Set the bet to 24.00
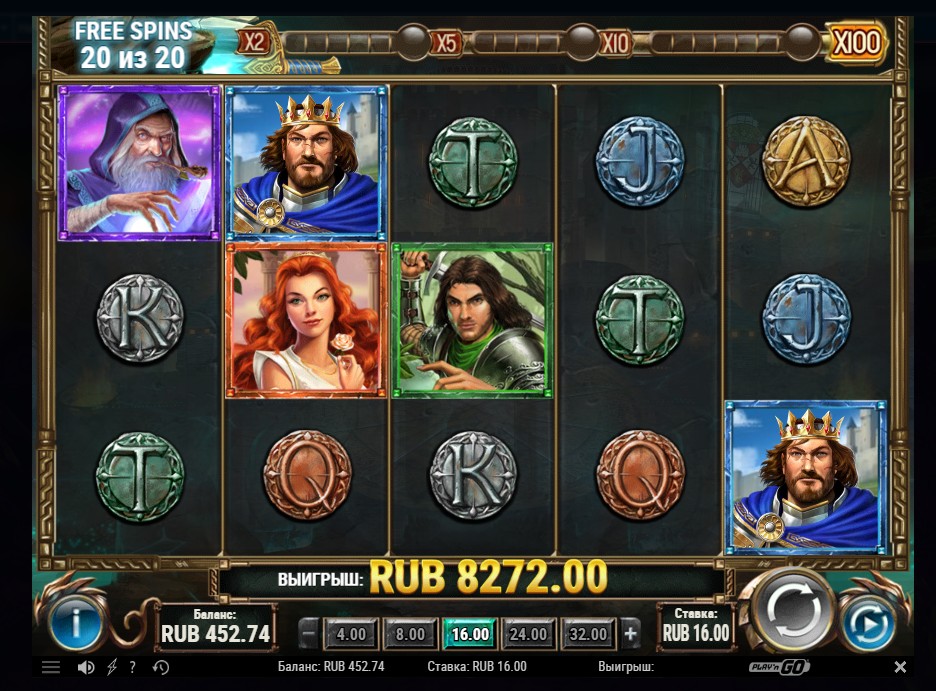Screen dimensions: 936x691 [x=529, y=634]
